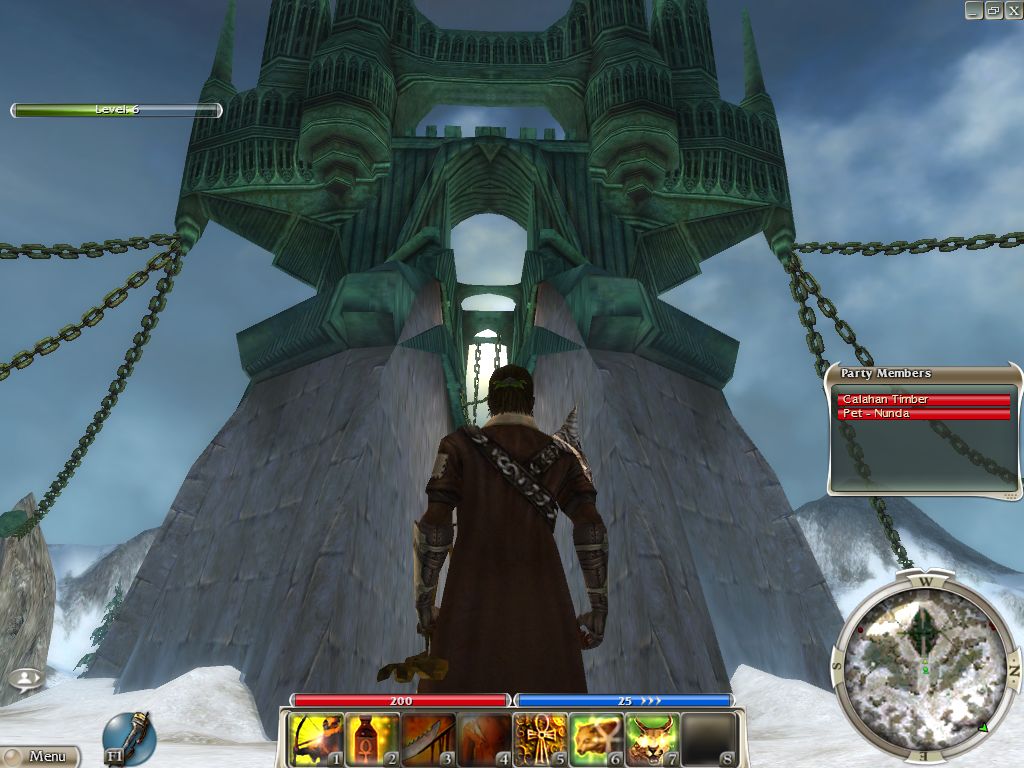This screenshot has width=1024, height=768.
Task: Activate the bear pet skill in slot 6
Action: pos(596,740)
